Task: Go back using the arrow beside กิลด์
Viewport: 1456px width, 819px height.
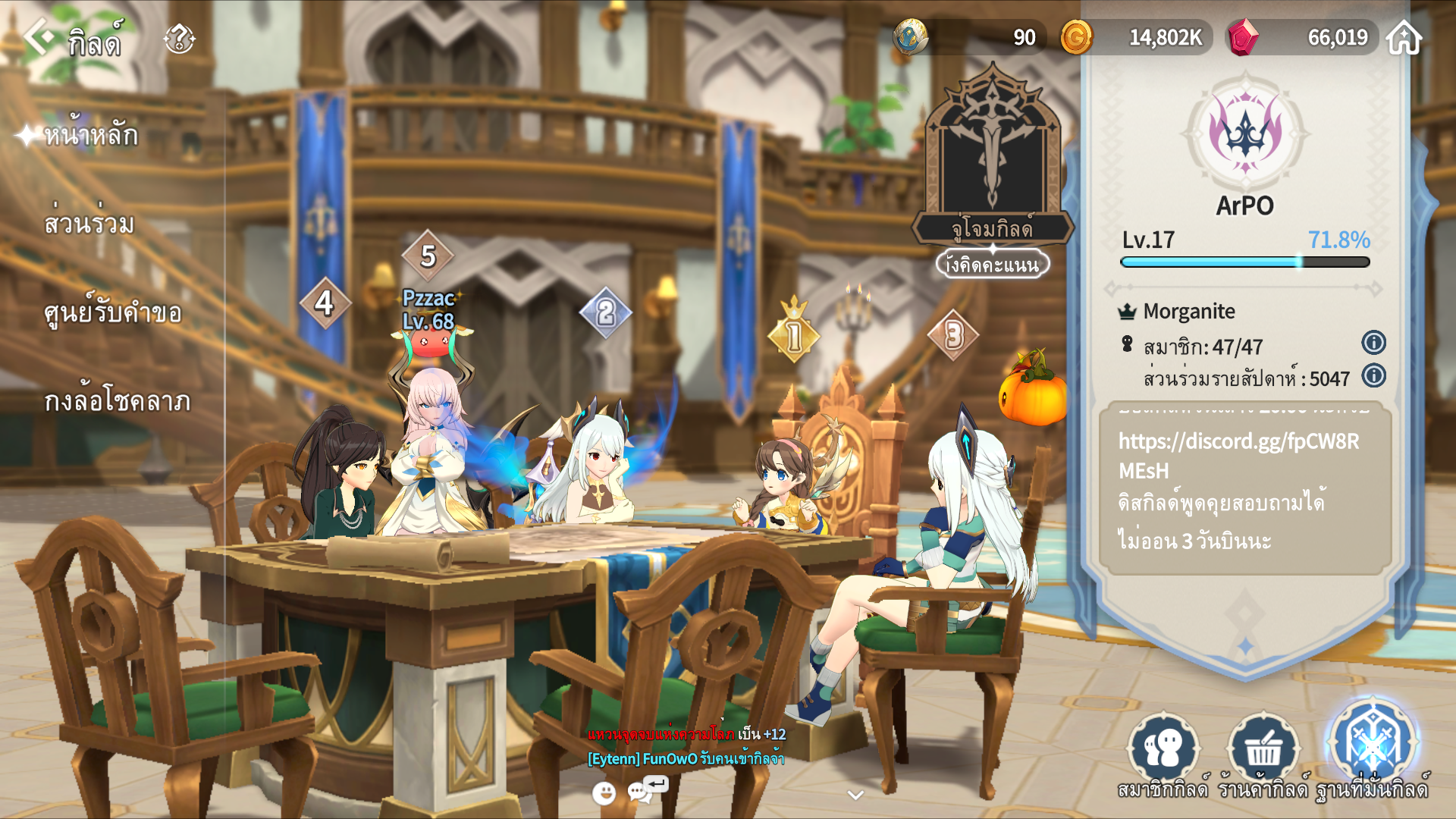Action: 39,36
